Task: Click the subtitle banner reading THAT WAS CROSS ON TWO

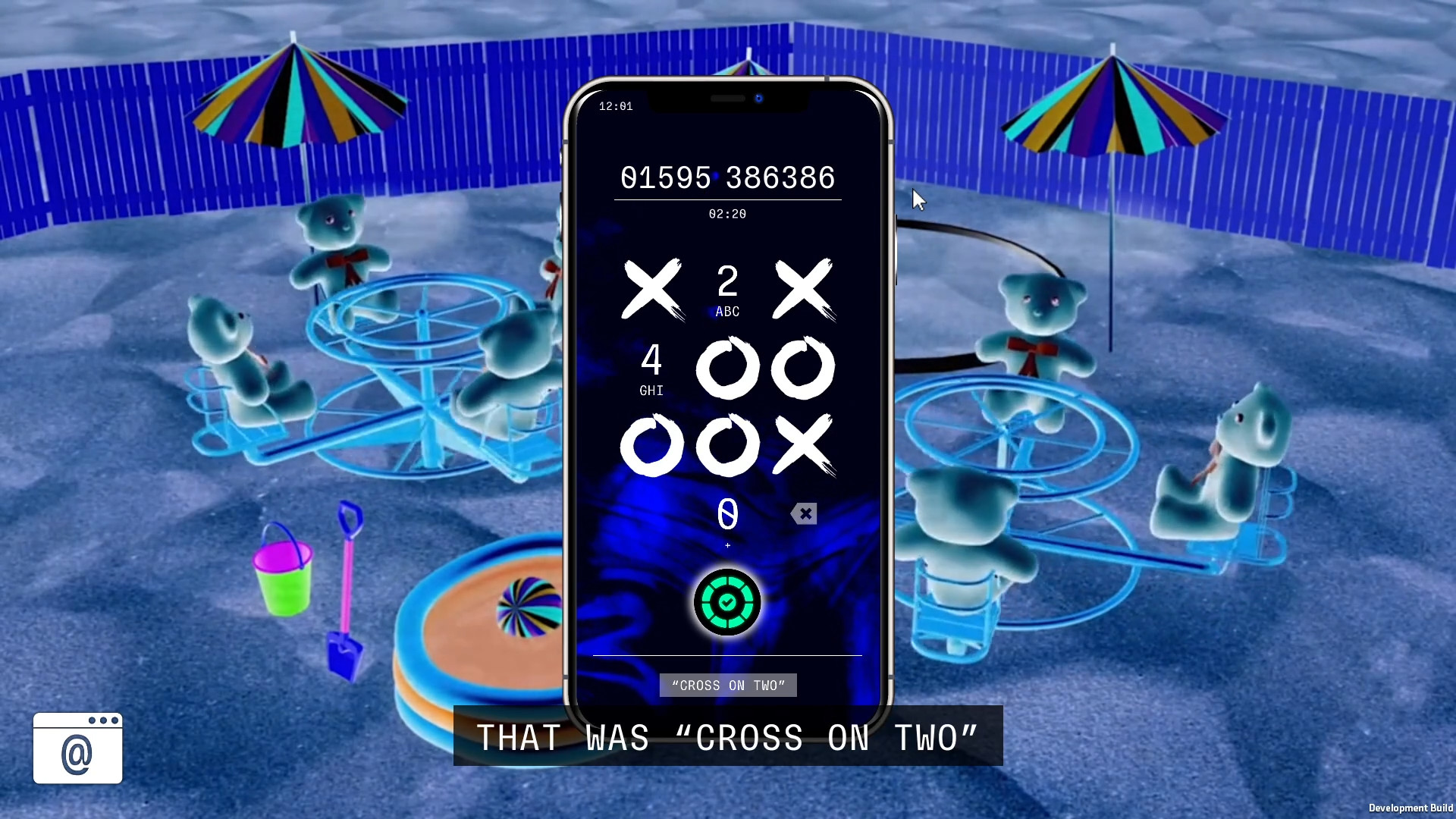Action: (726, 736)
